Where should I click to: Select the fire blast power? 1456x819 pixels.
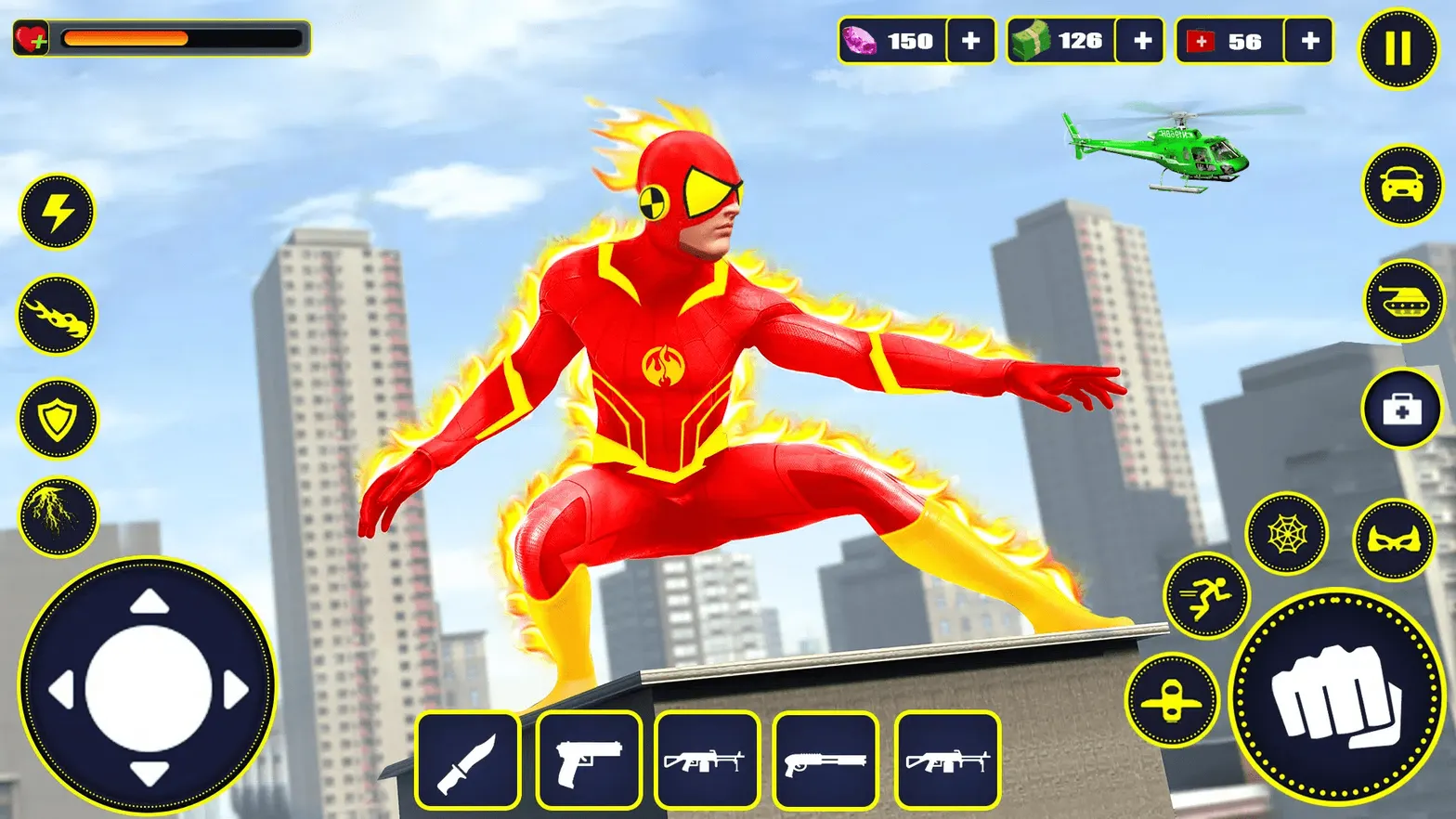[56, 316]
